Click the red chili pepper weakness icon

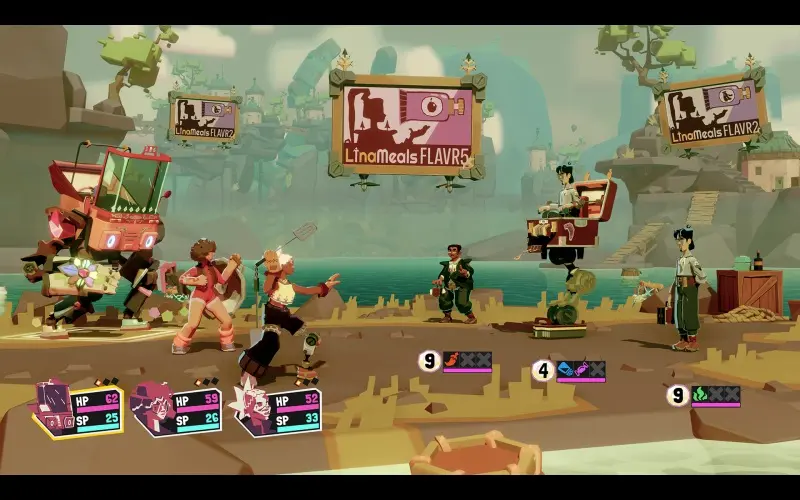pyautogui.click(x=452, y=359)
